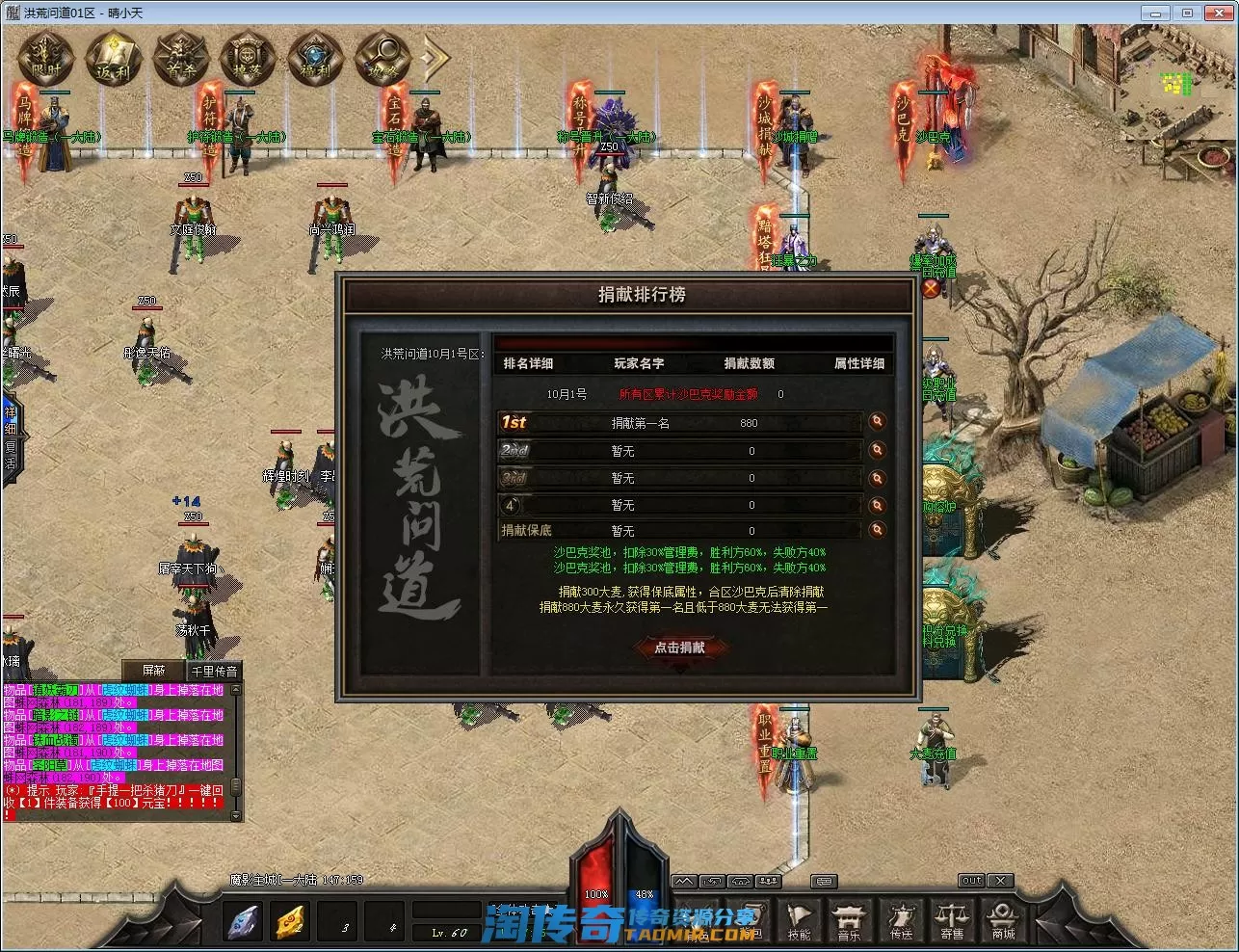Open the 寄售 consignment menu

click(x=952, y=921)
